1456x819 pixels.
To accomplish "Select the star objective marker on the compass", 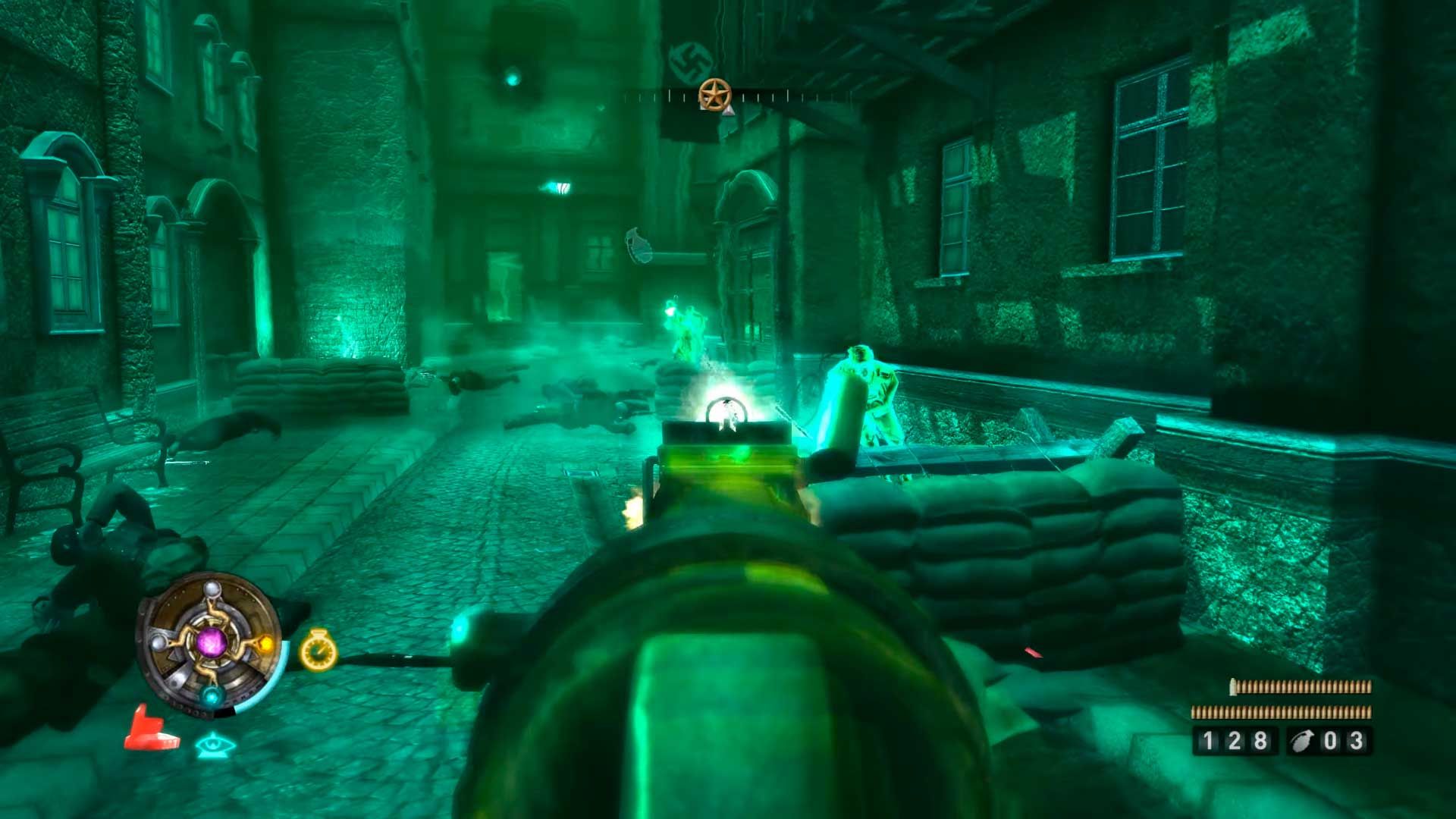I will pyautogui.click(x=714, y=95).
